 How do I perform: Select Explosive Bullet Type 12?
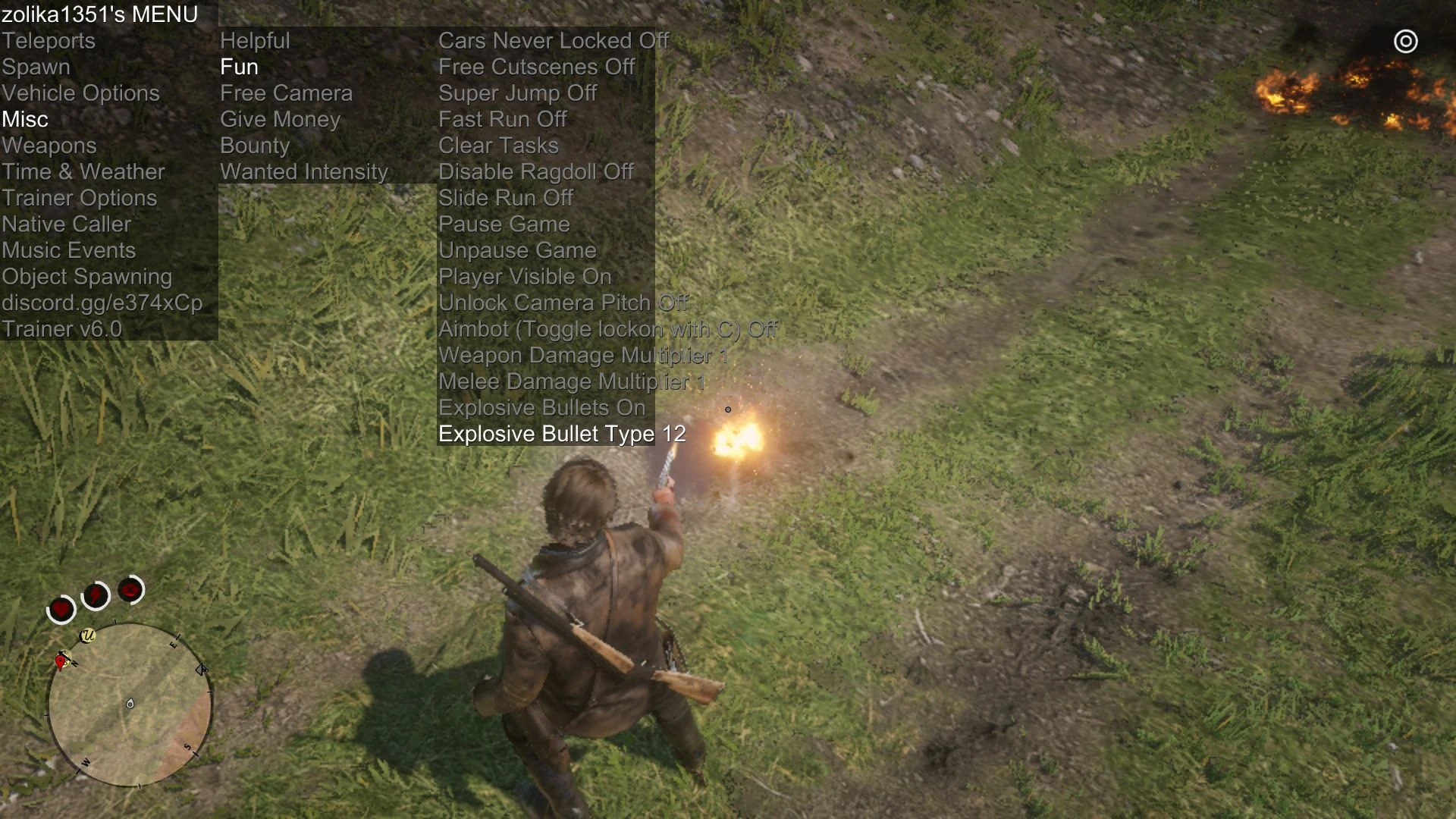click(x=561, y=434)
